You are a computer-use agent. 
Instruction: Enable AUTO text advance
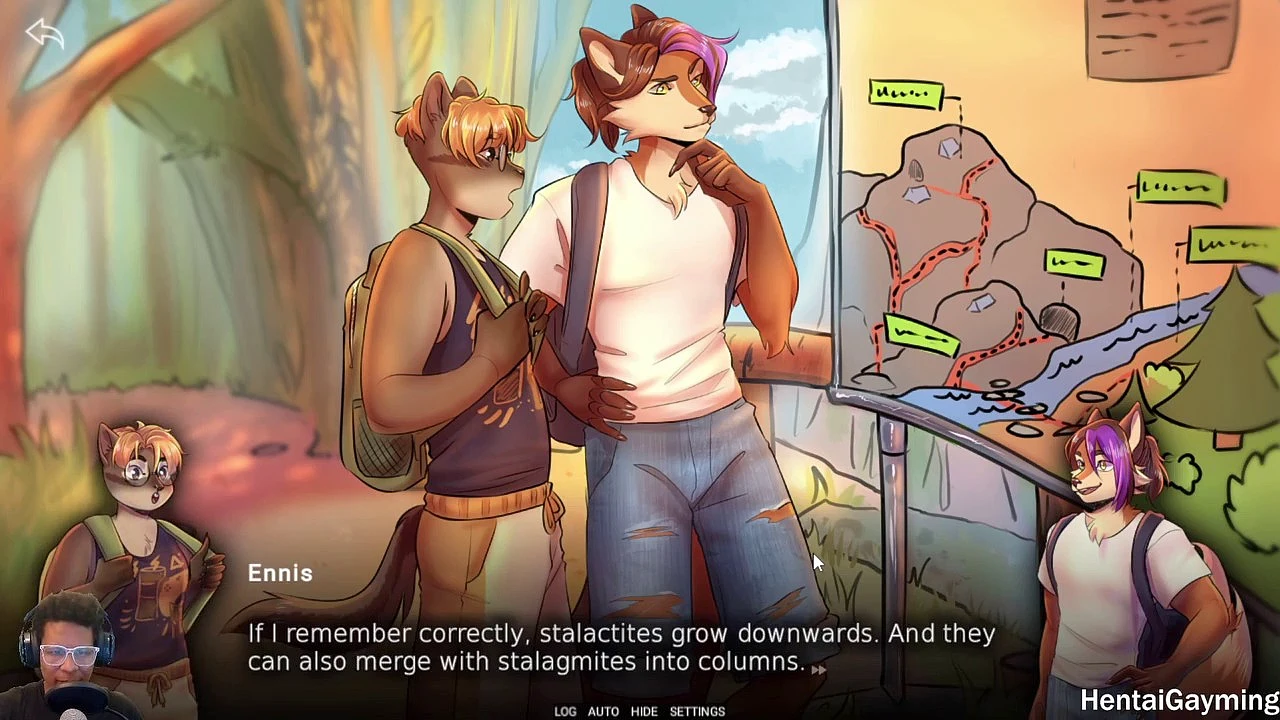click(x=603, y=711)
